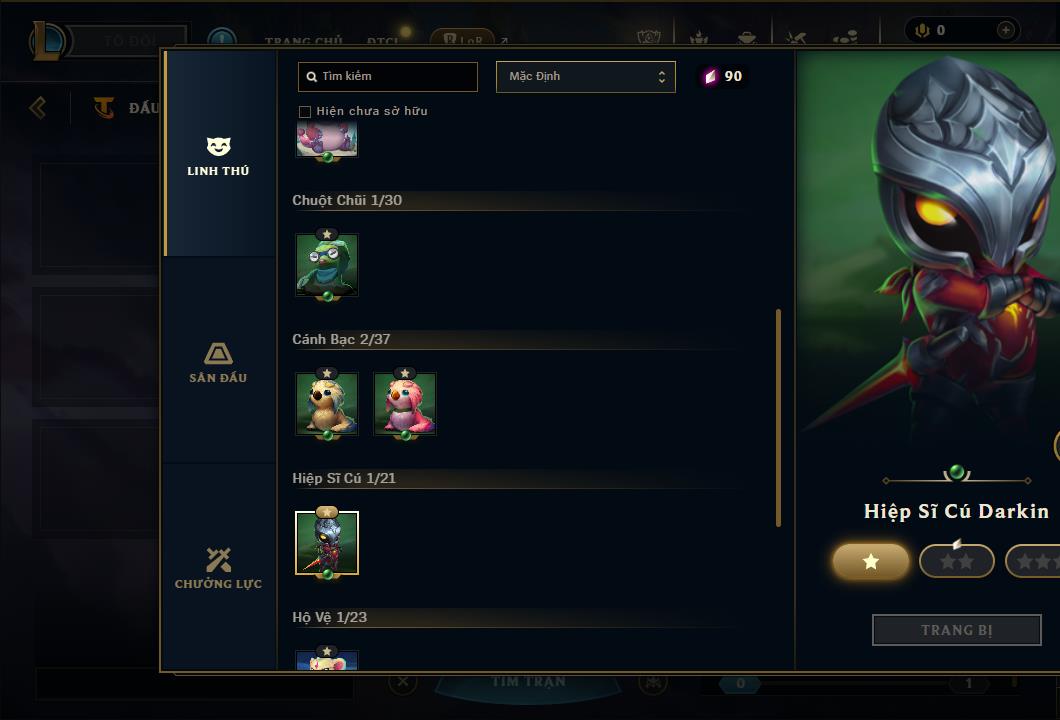This screenshot has height=720, width=1060.
Task: Open the Mặc Định sort dropdown
Action: 585,77
